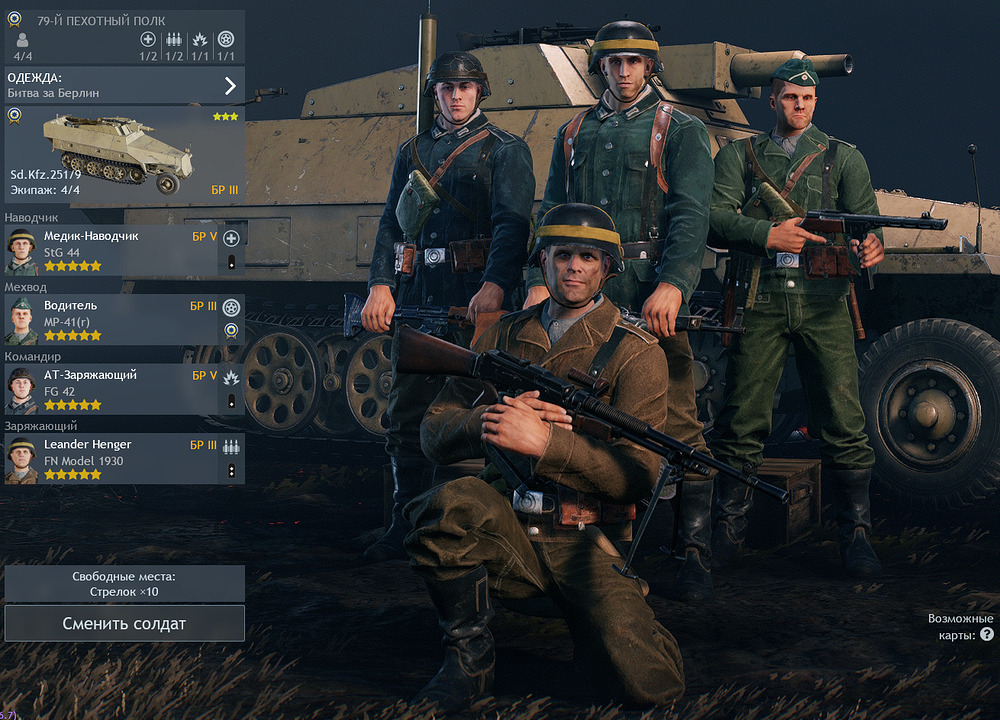The height and width of the screenshot is (720, 1000).
Task: Click the Сменить солдат button
Action: pos(124,623)
